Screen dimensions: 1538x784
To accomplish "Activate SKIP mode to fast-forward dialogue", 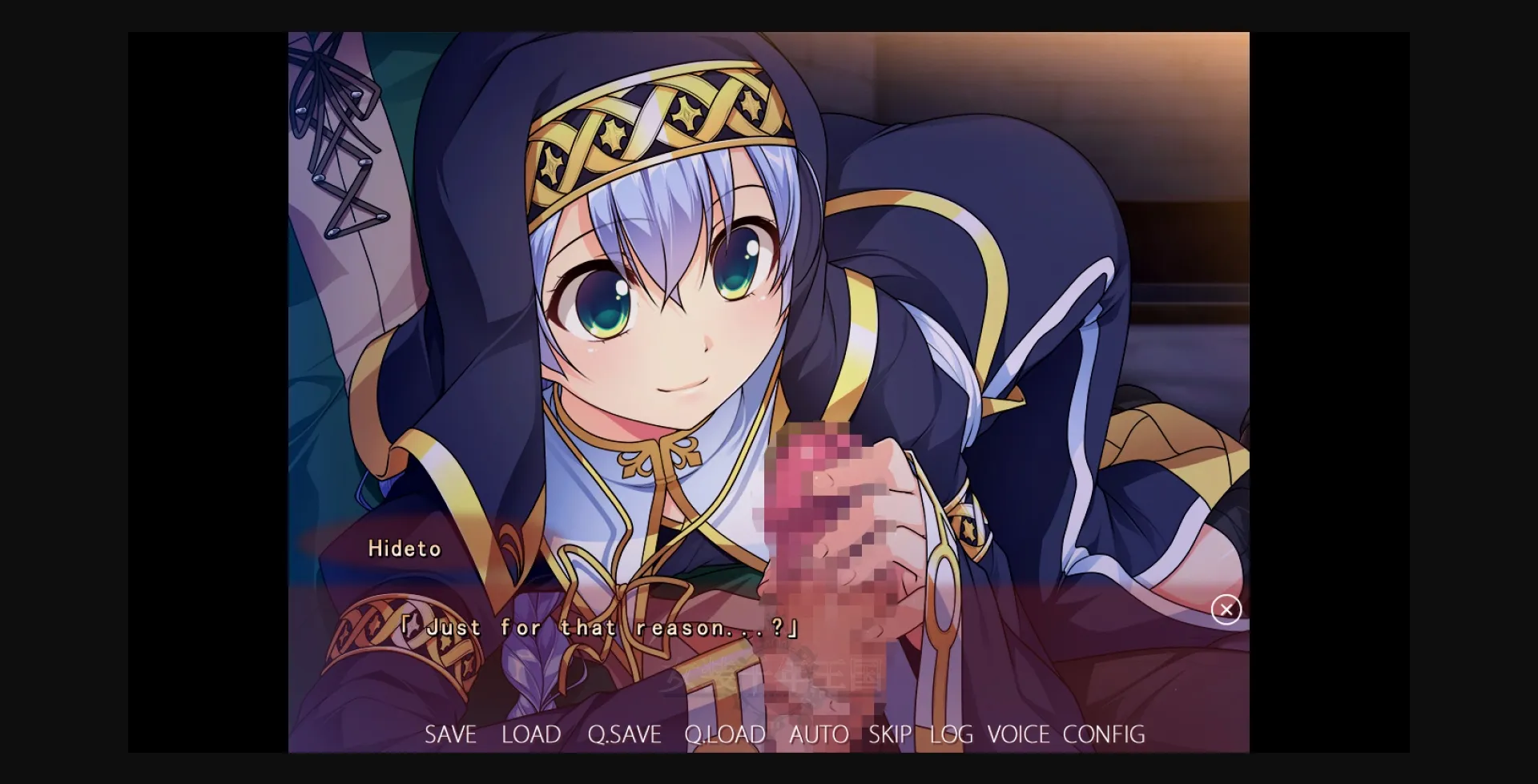I will [892, 734].
